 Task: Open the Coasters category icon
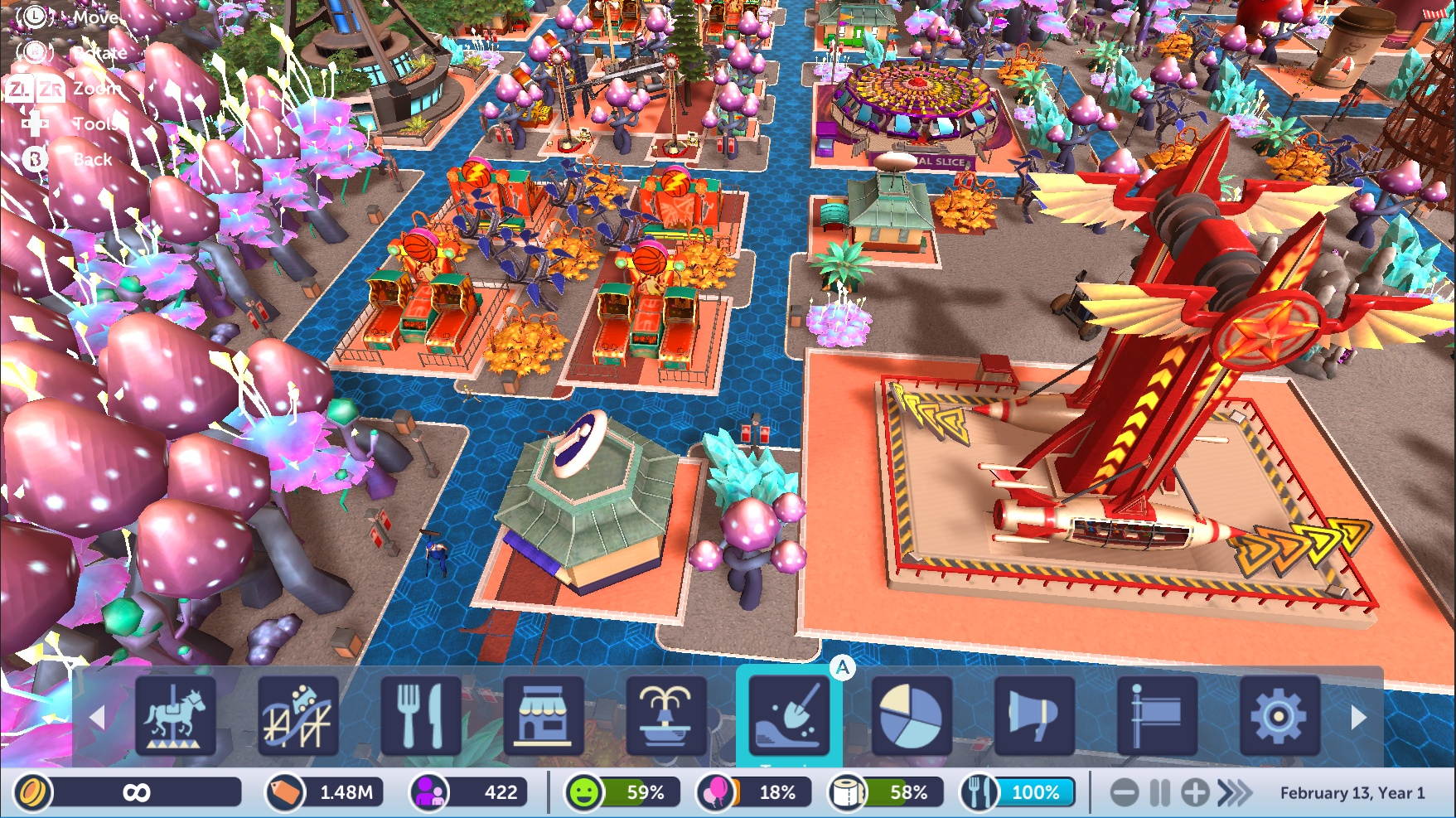(298, 718)
